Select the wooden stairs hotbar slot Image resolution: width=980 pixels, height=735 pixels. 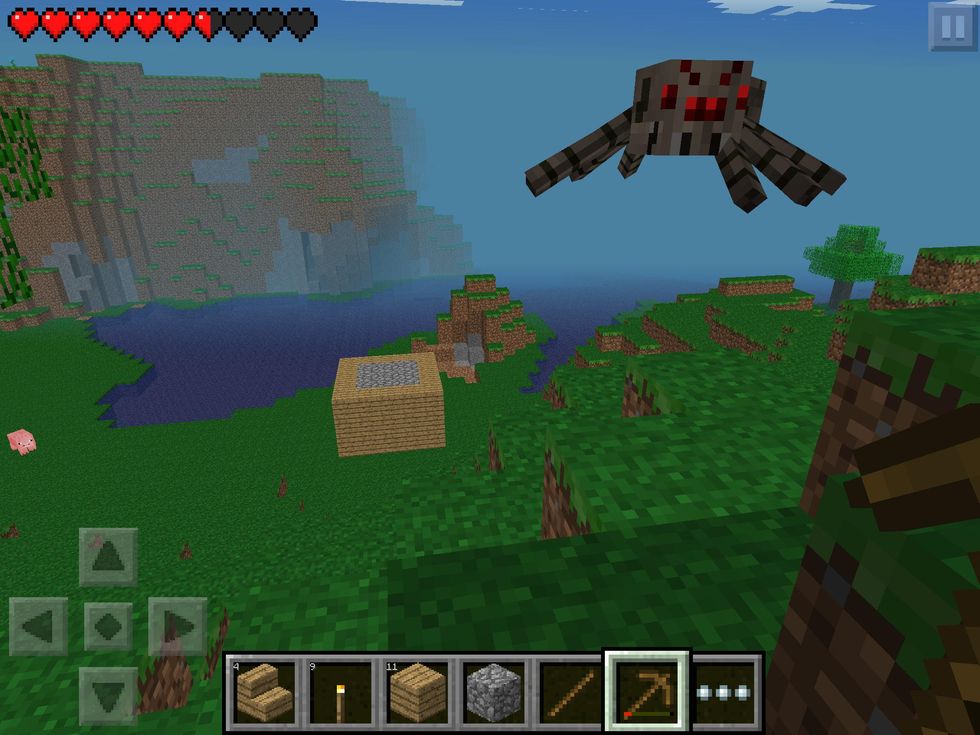[x=263, y=692]
